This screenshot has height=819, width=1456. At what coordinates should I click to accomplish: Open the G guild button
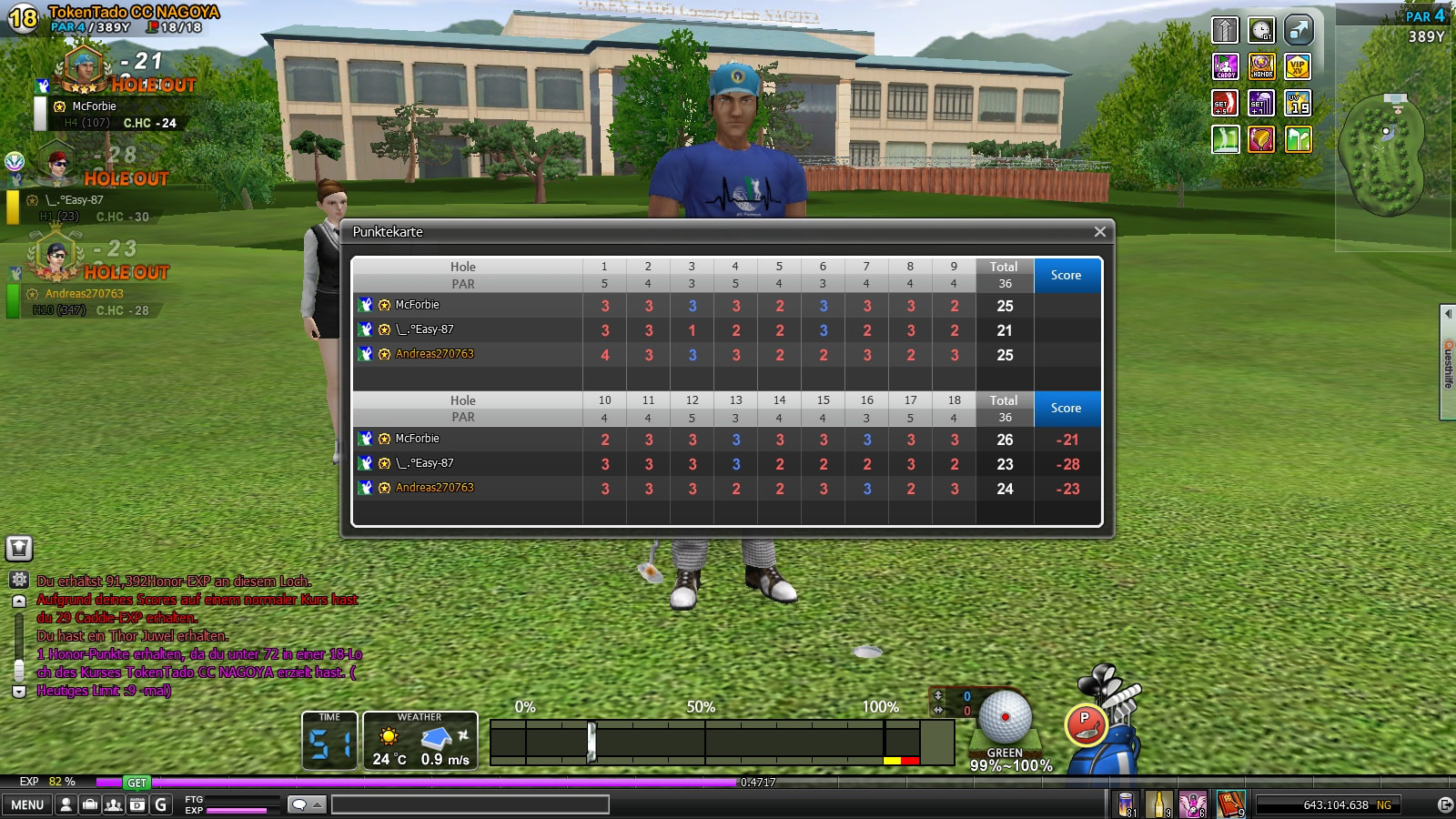(161, 804)
